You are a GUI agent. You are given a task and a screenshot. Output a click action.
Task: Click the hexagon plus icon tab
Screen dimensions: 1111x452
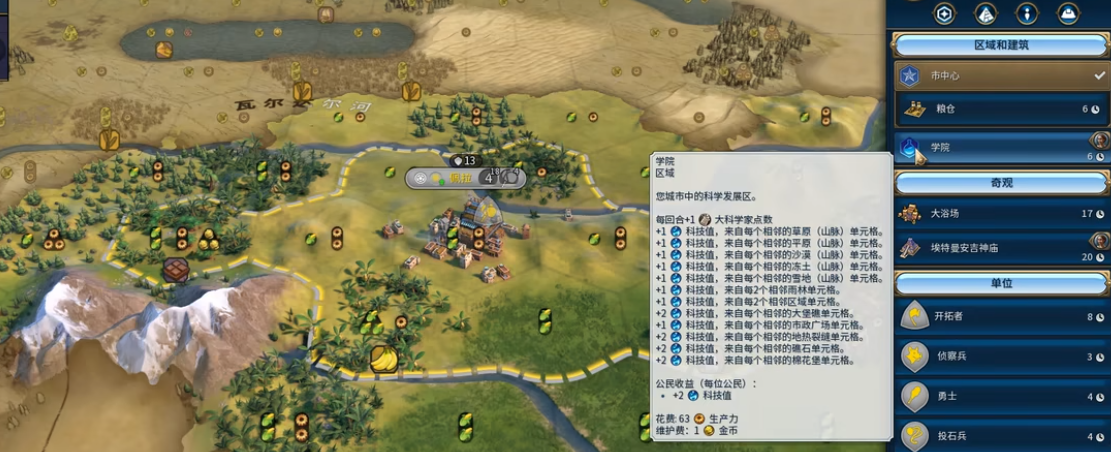[944, 13]
